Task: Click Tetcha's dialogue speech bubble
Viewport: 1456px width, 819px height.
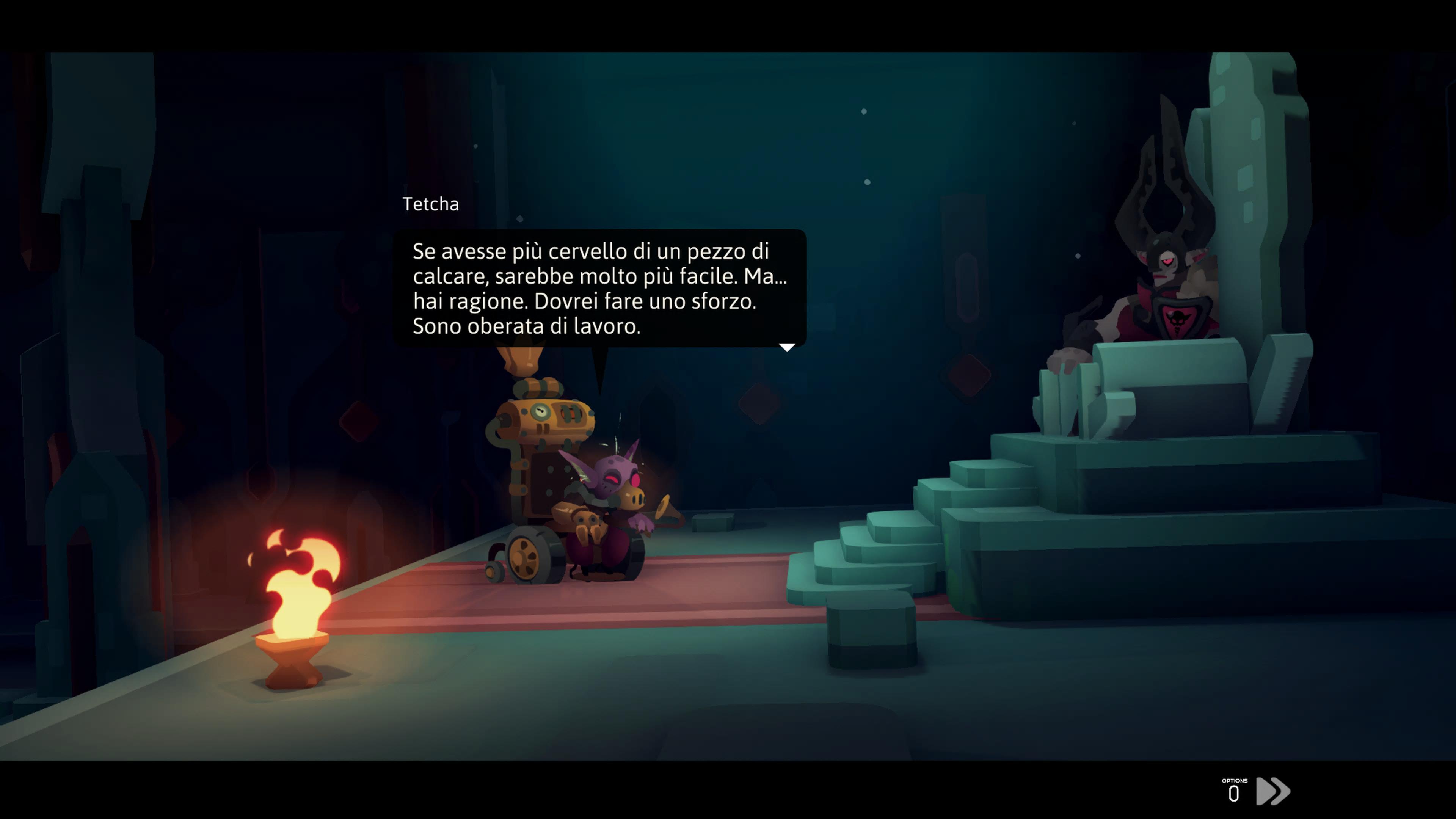Action: 599,288
